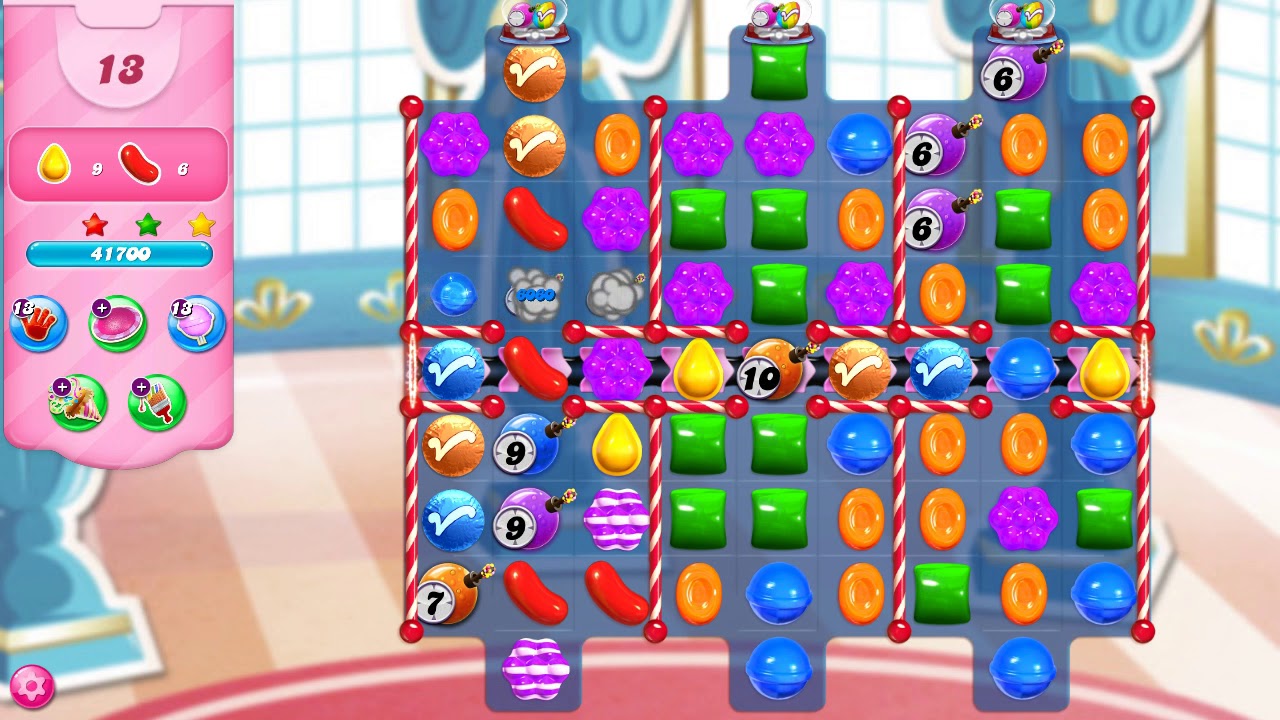Click the score progress bar showing 41700
This screenshot has width=1280, height=720.
point(120,254)
